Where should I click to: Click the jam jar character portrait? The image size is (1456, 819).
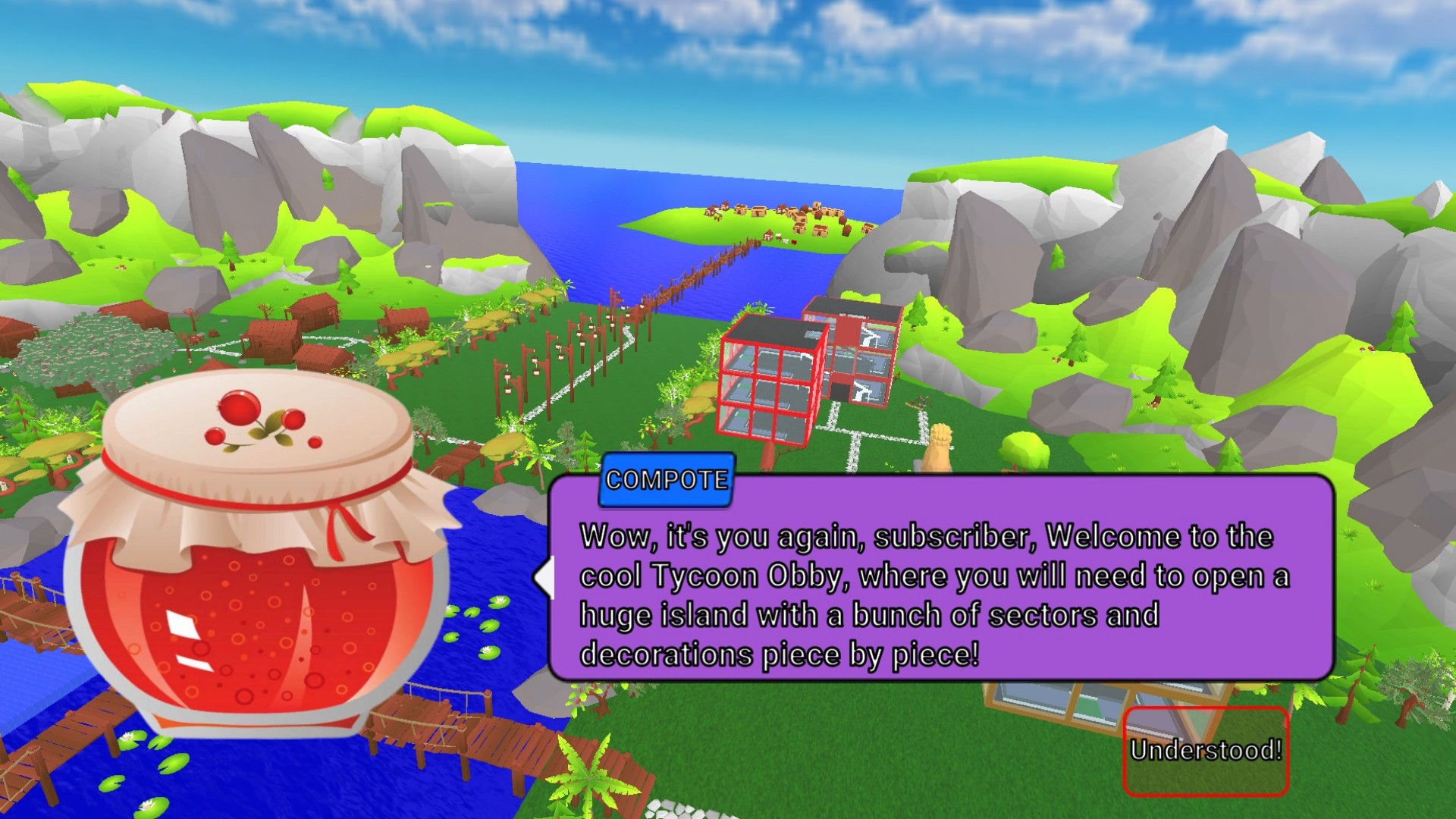point(258,576)
